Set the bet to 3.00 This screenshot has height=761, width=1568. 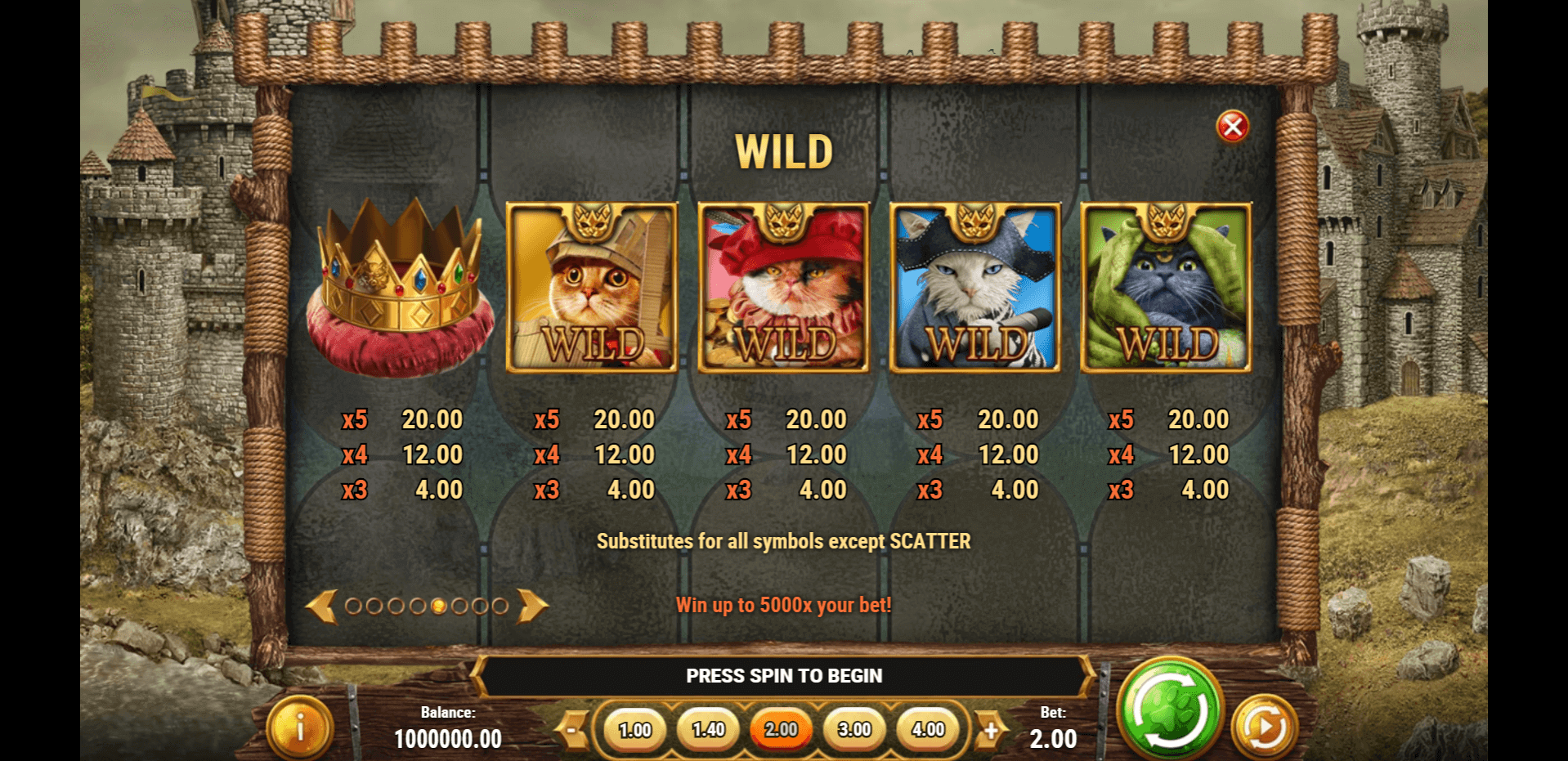(x=855, y=729)
